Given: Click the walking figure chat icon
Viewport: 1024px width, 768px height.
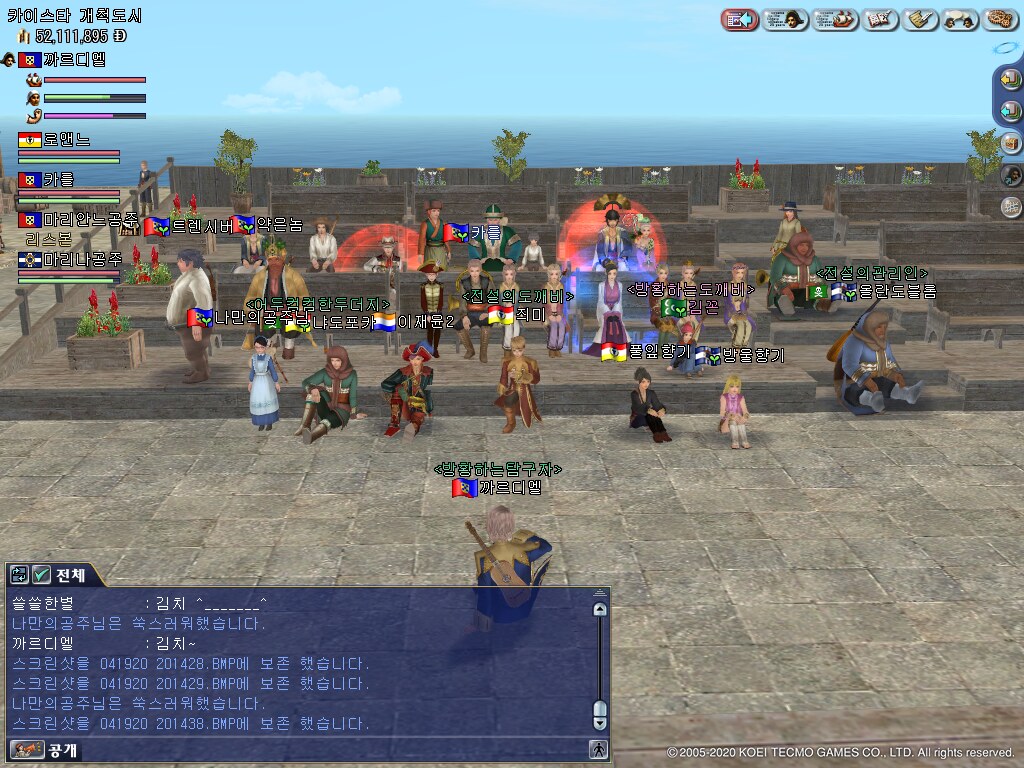Looking at the screenshot, I should click(x=598, y=749).
